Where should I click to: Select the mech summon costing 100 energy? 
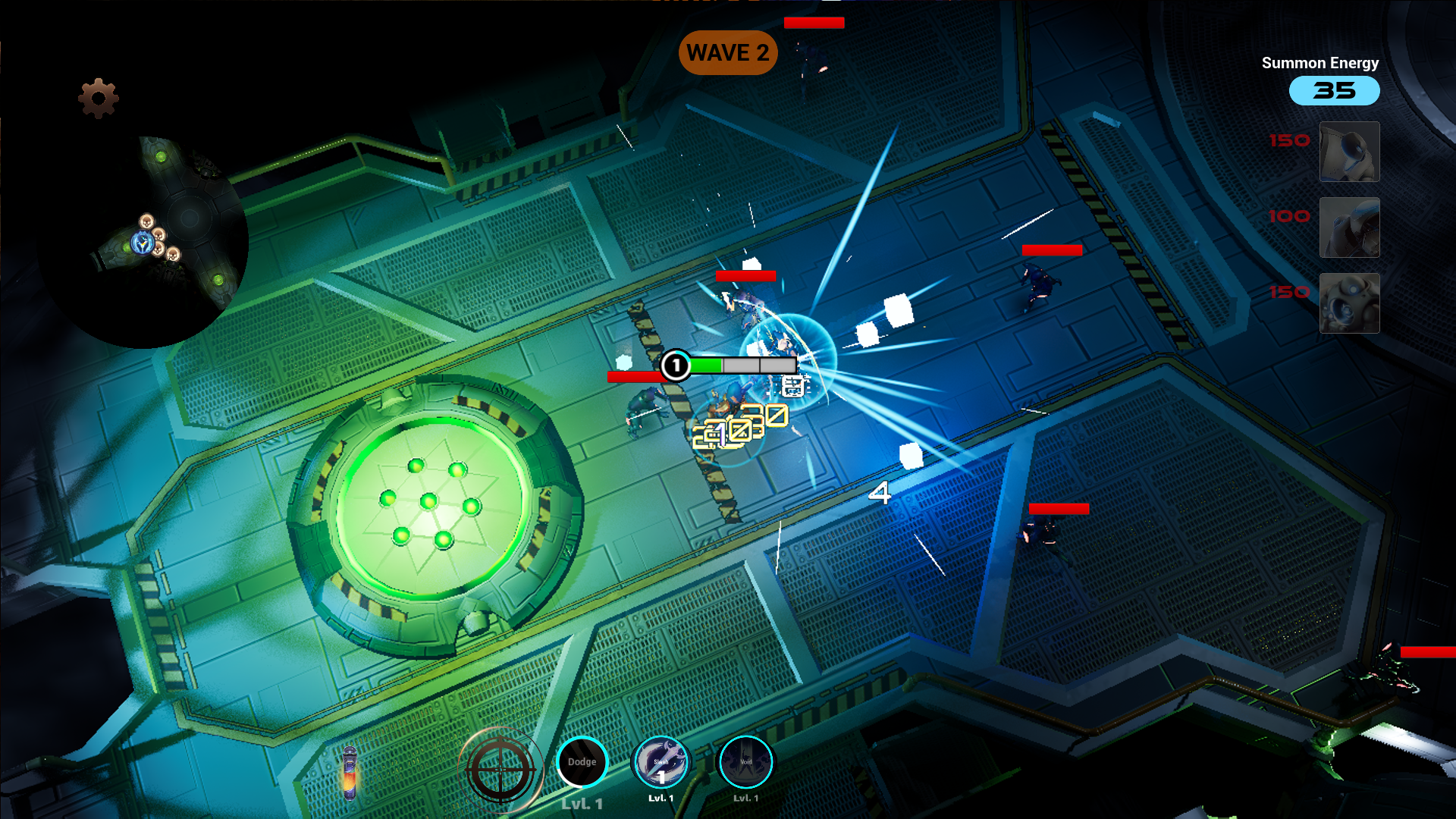(1350, 227)
